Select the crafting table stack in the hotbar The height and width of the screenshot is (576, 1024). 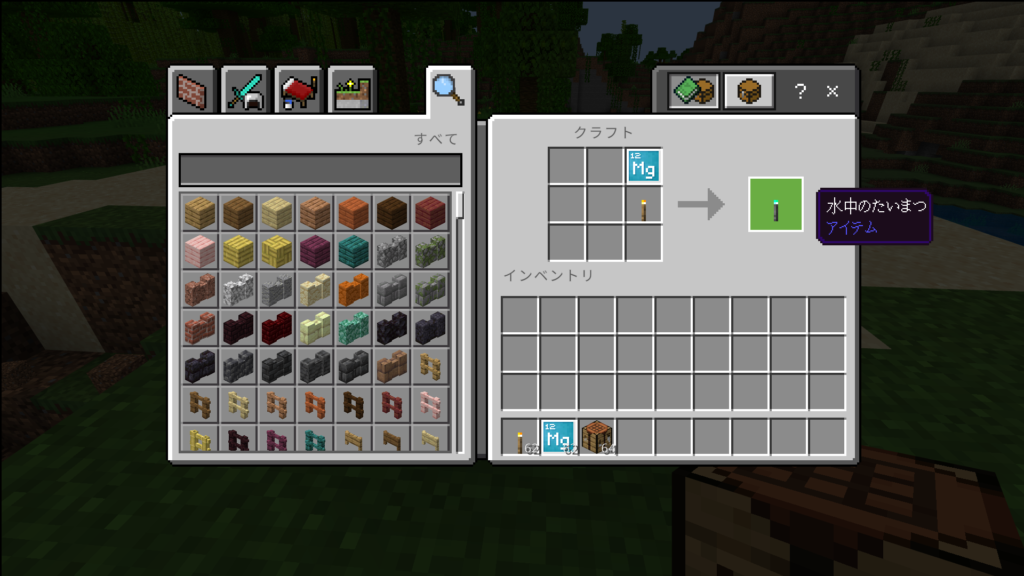click(598, 438)
